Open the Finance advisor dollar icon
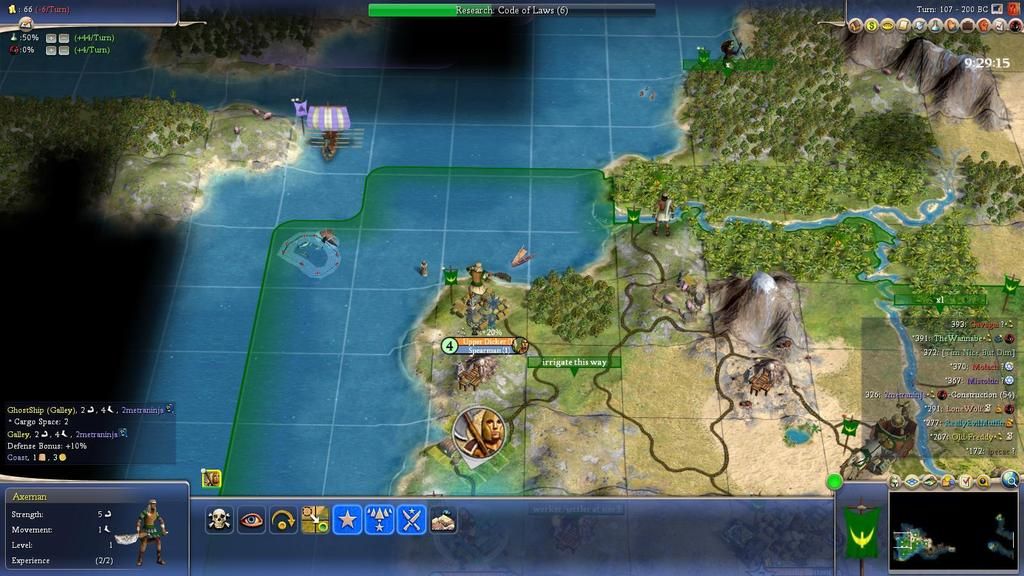 (x=872, y=25)
